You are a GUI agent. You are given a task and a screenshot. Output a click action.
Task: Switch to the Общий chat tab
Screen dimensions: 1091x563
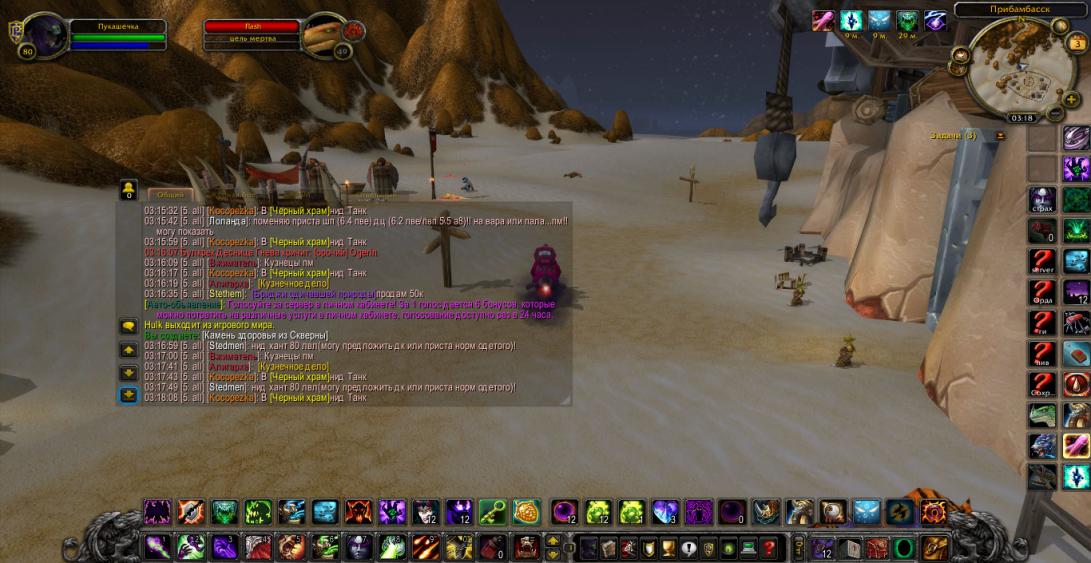[170, 194]
